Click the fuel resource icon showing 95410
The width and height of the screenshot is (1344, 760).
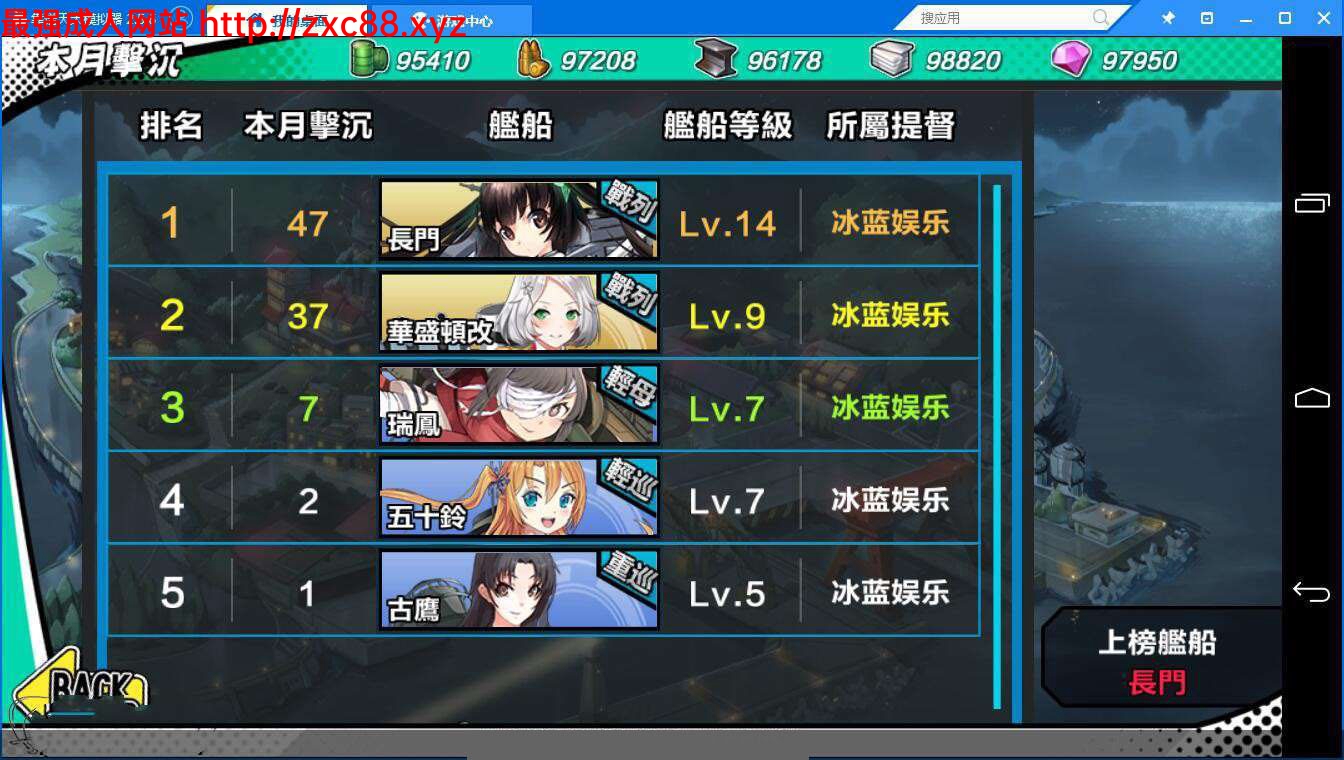(x=371, y=58)
